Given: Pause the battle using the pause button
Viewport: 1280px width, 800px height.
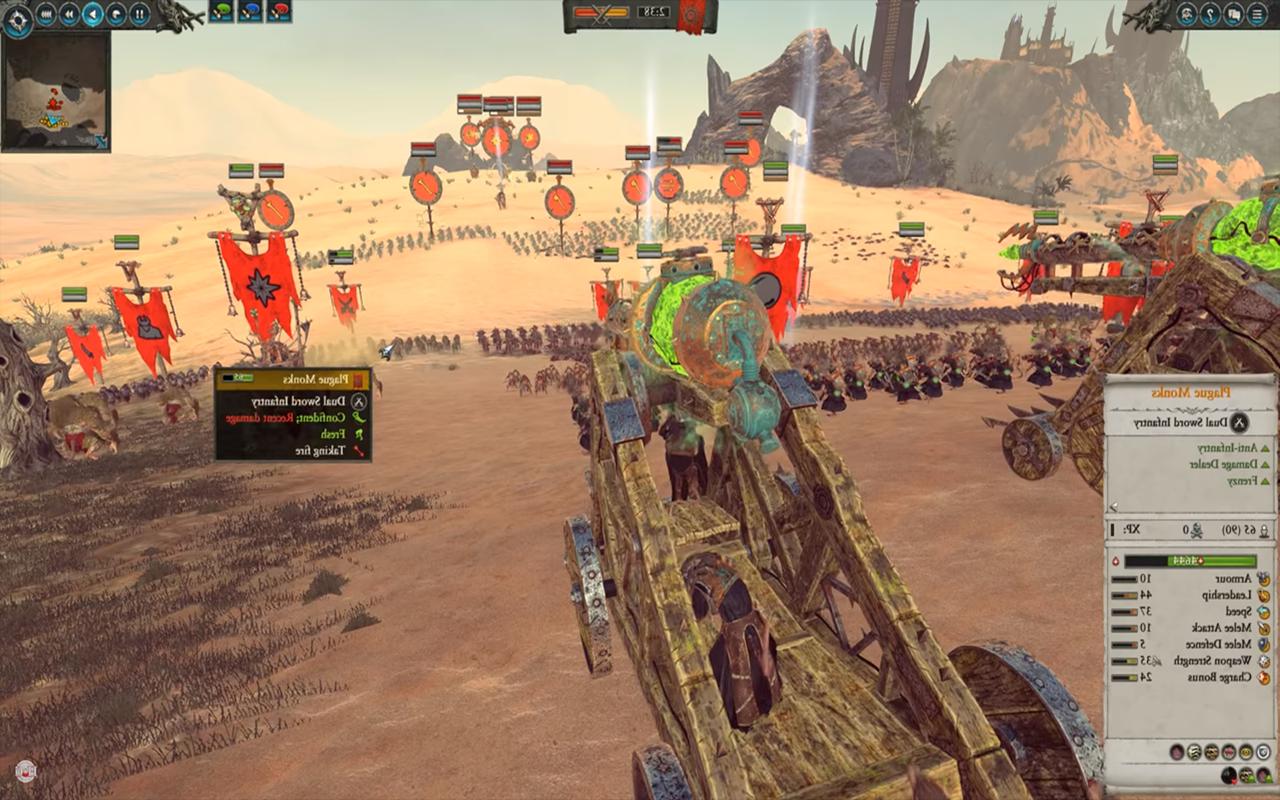Looking at the screenshot, I should pos(139,13).
